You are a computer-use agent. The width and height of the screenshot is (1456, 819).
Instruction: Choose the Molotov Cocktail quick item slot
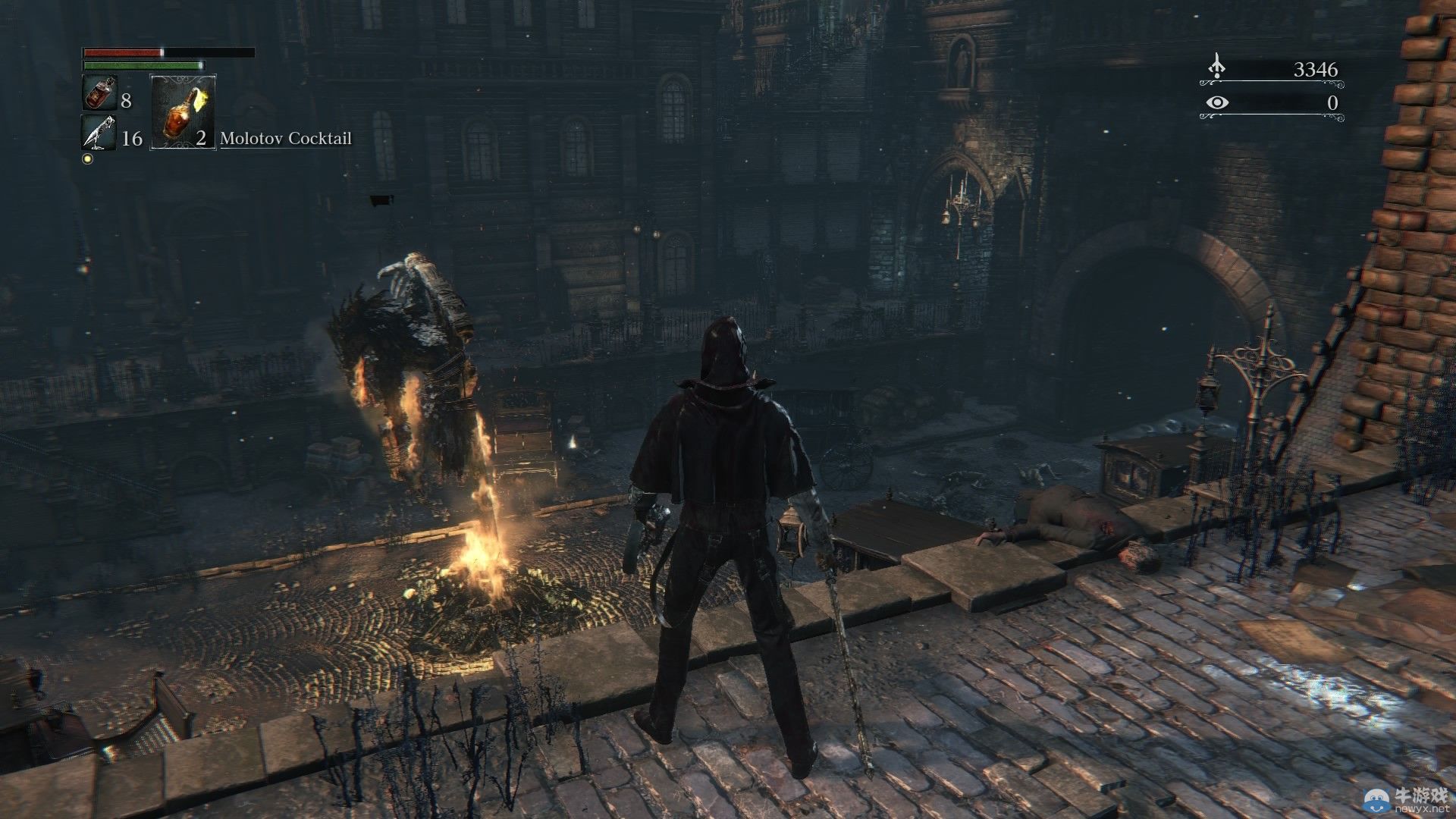pyautogui.click(x=183, y=111)
